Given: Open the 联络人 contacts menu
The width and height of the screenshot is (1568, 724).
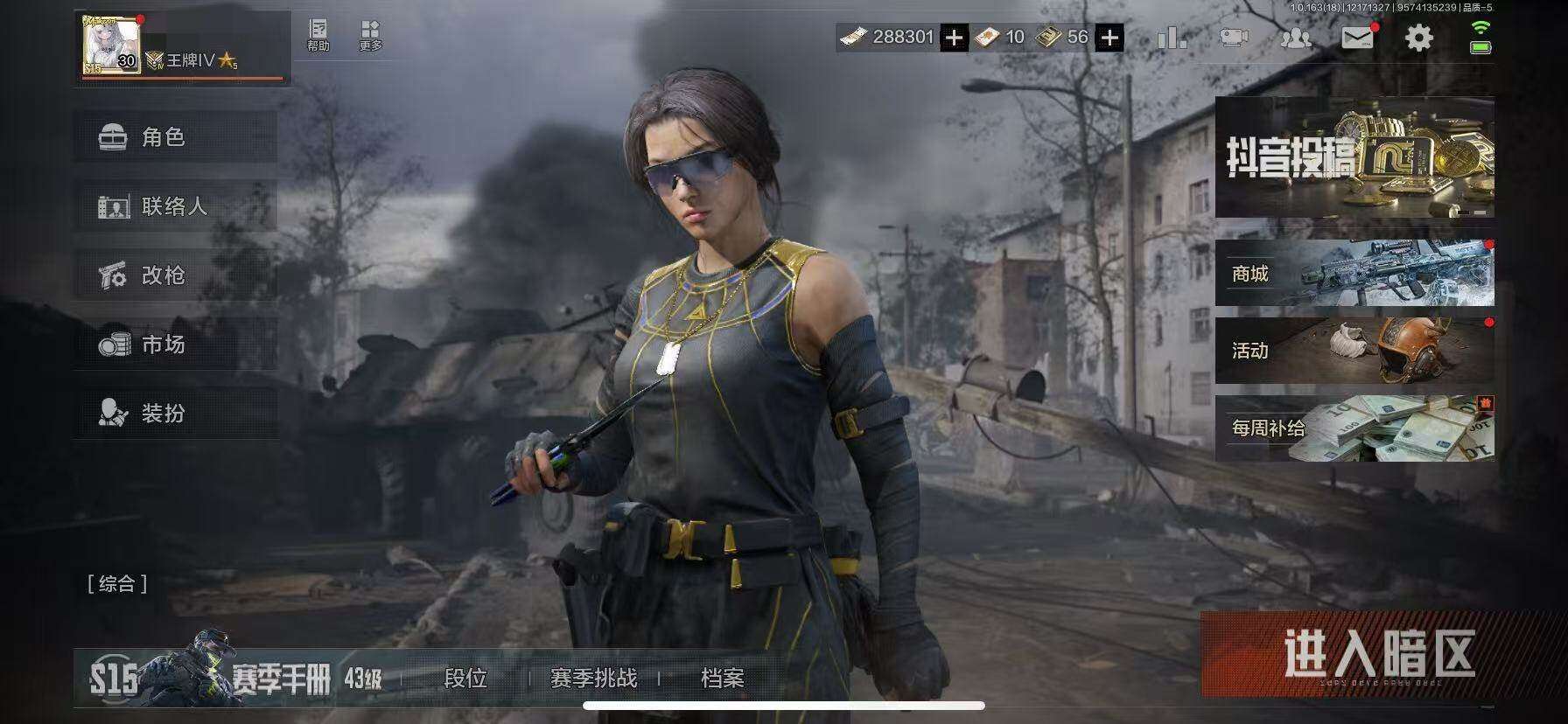Looking at the screenshot, I should (175, 206).
